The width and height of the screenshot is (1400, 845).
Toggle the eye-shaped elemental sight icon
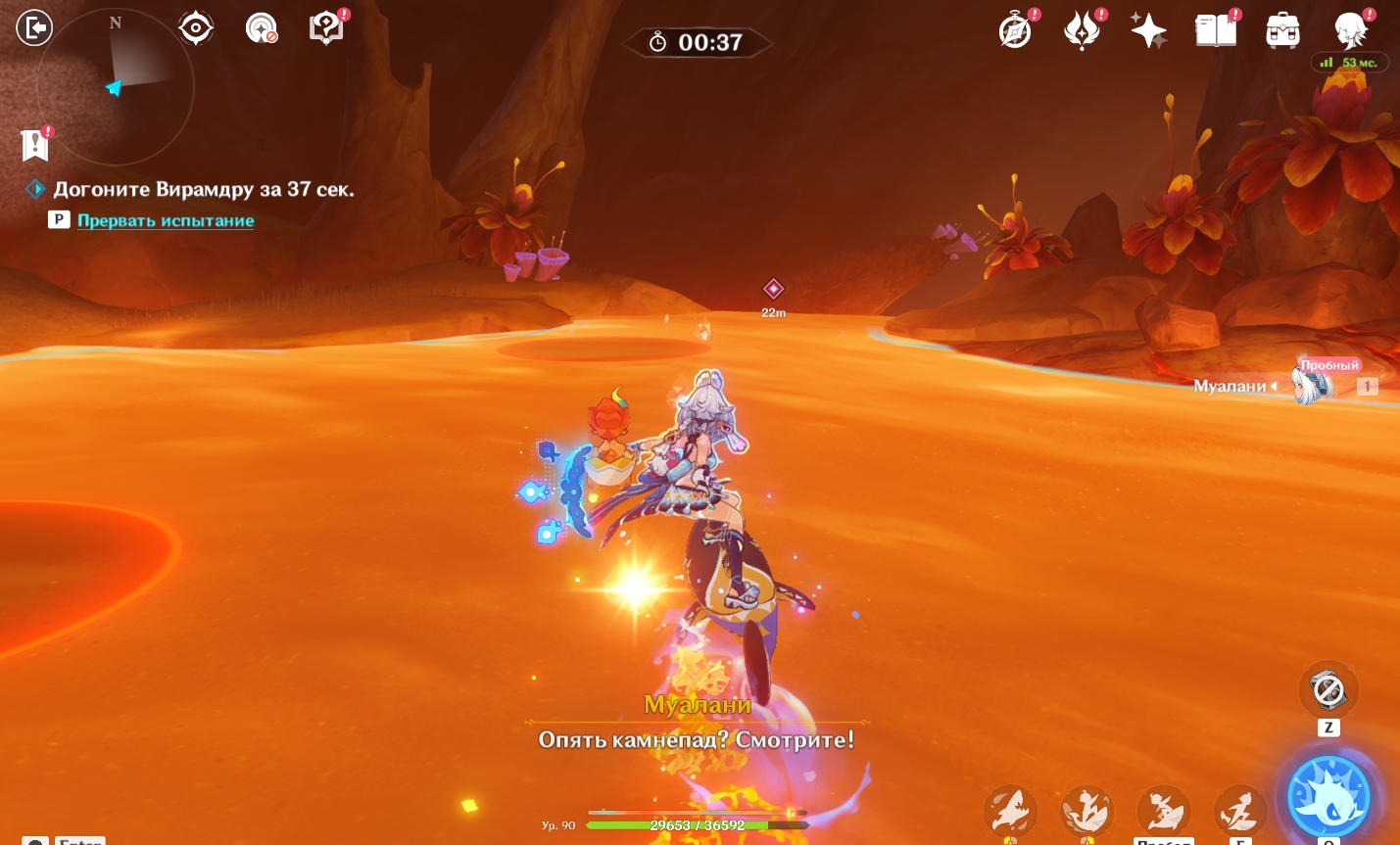(196, 27)
